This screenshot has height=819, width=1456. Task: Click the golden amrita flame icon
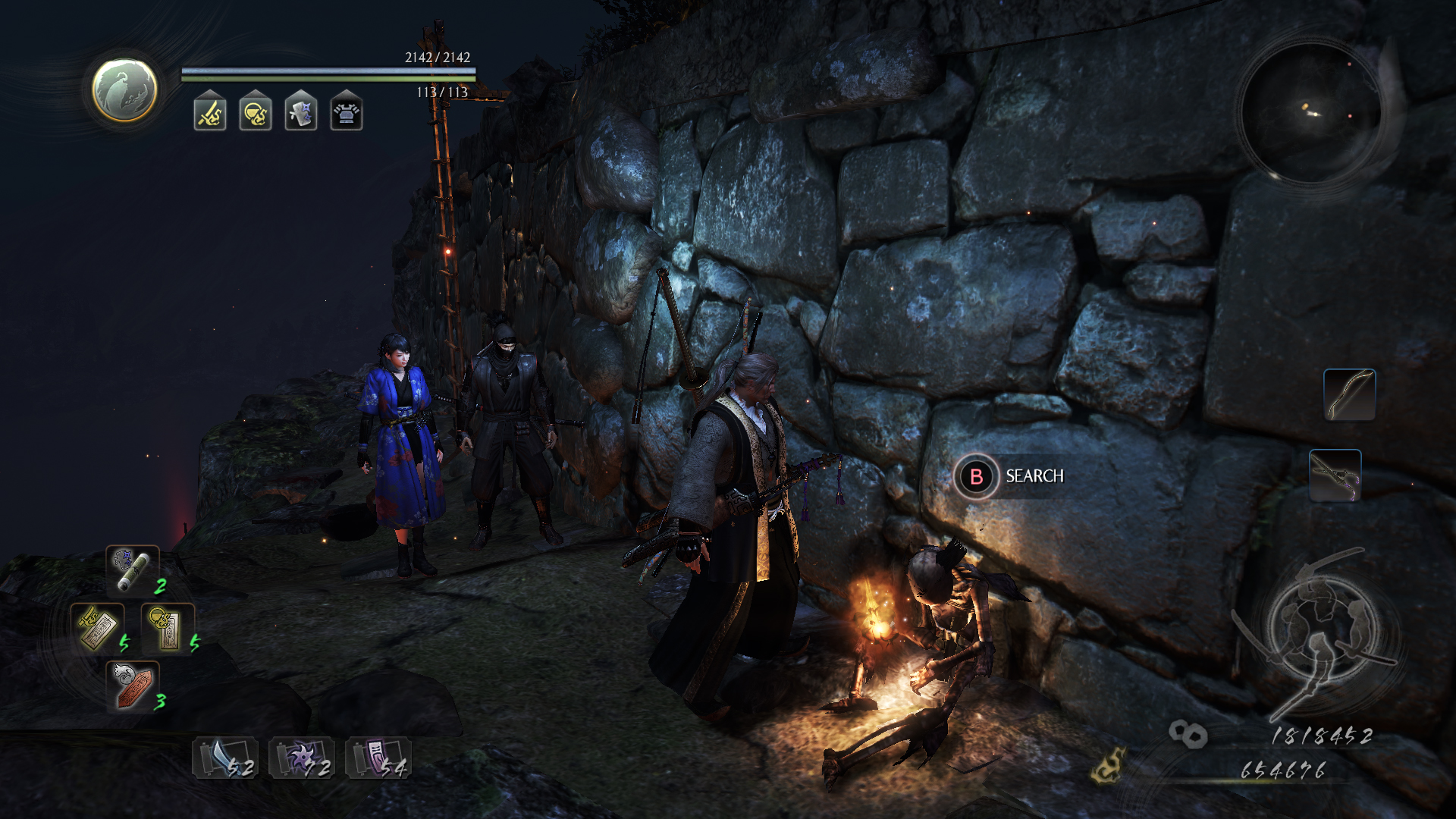click(x=1108, y=764)
